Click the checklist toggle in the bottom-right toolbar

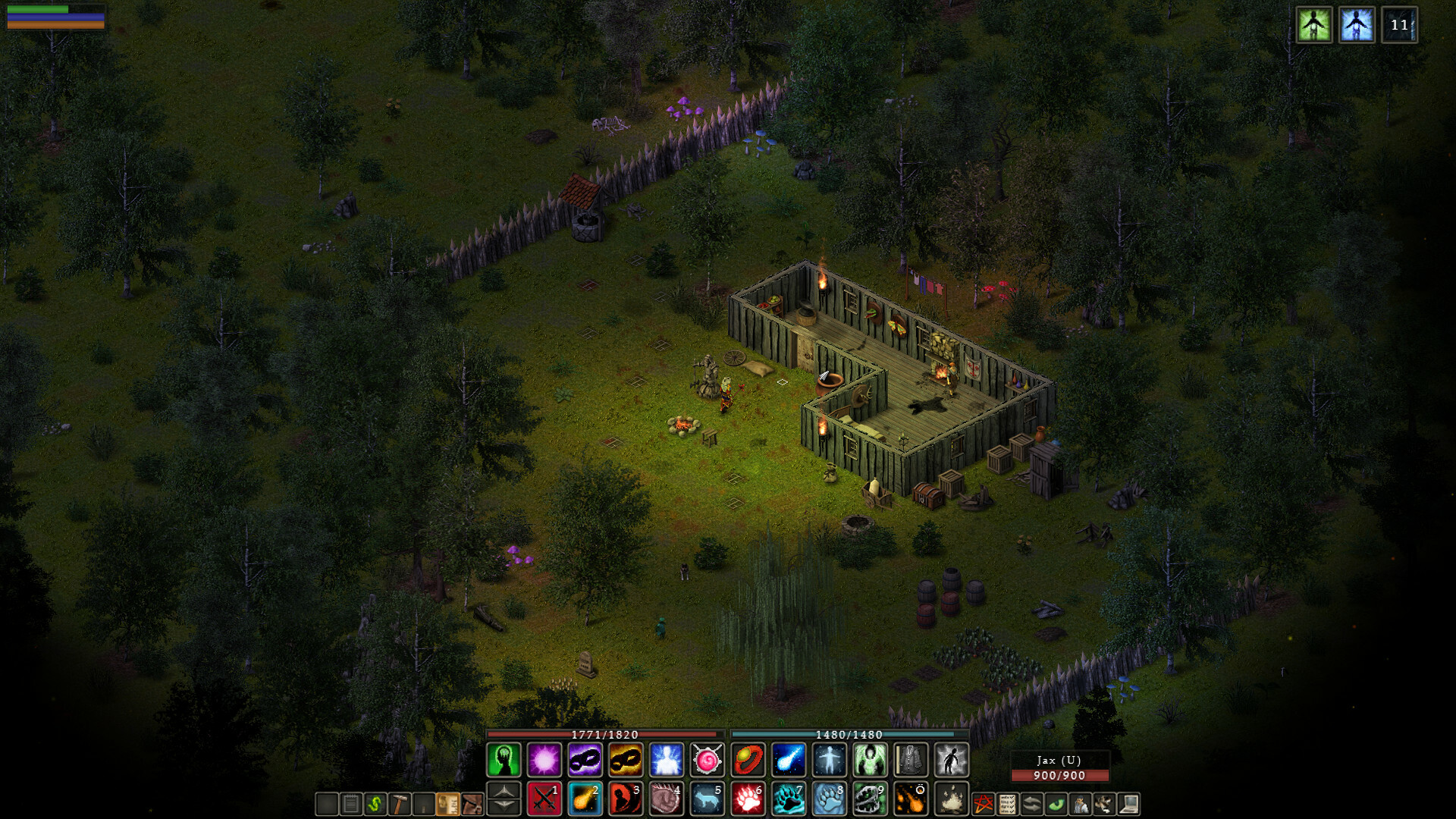(1006, 802)
